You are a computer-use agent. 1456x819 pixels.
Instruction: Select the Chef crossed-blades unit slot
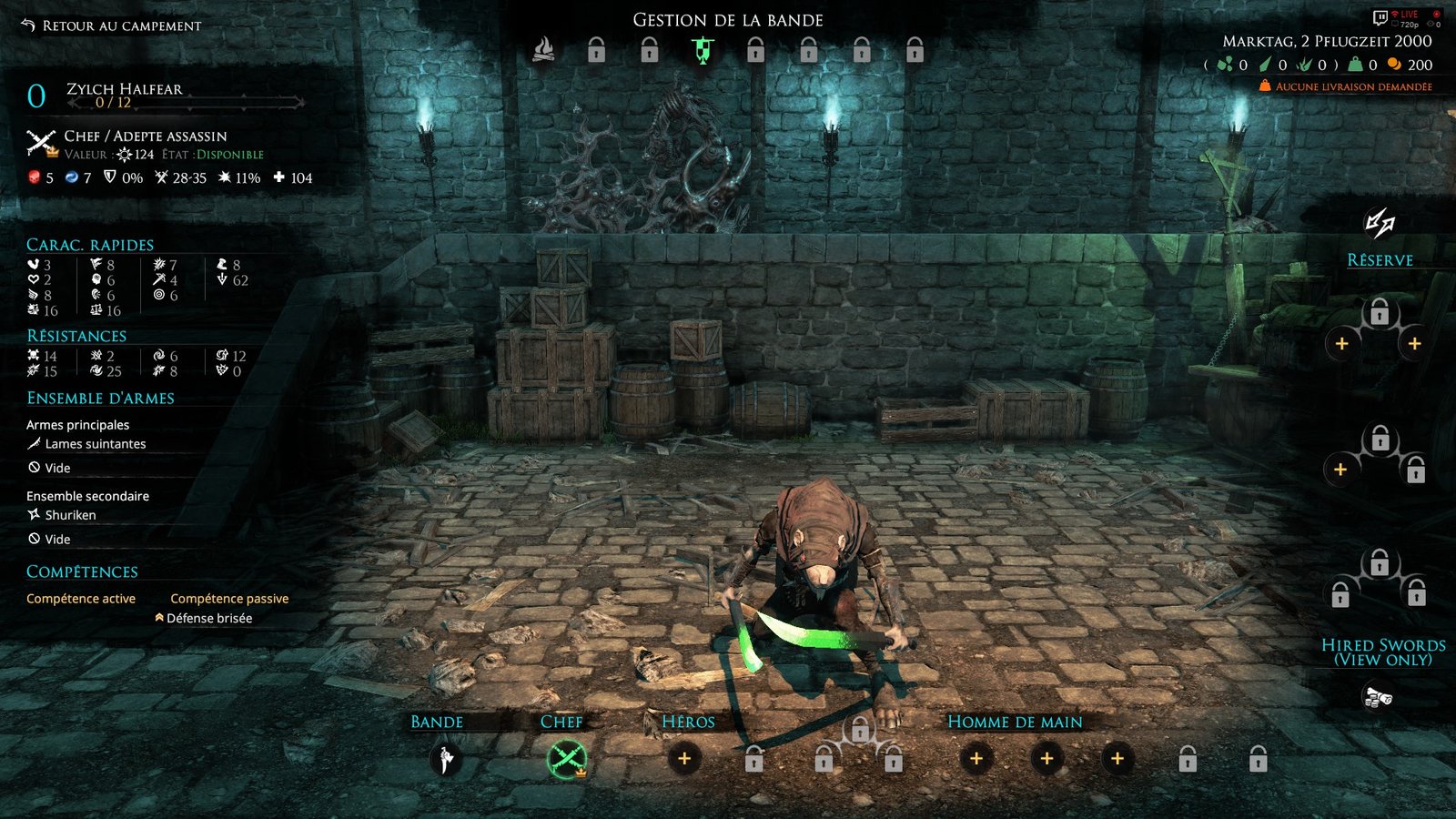(x=567, y=759)
